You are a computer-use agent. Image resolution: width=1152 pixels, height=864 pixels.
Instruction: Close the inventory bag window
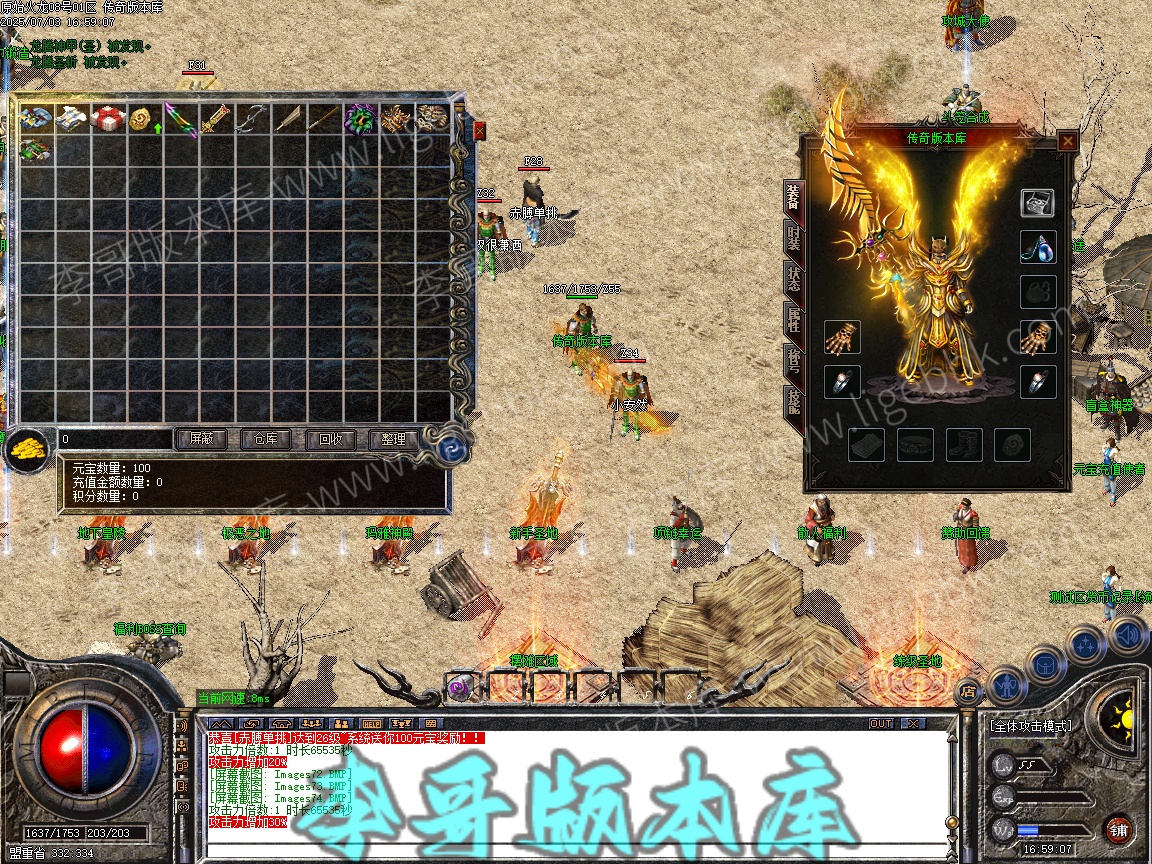[x=479, y=131]
